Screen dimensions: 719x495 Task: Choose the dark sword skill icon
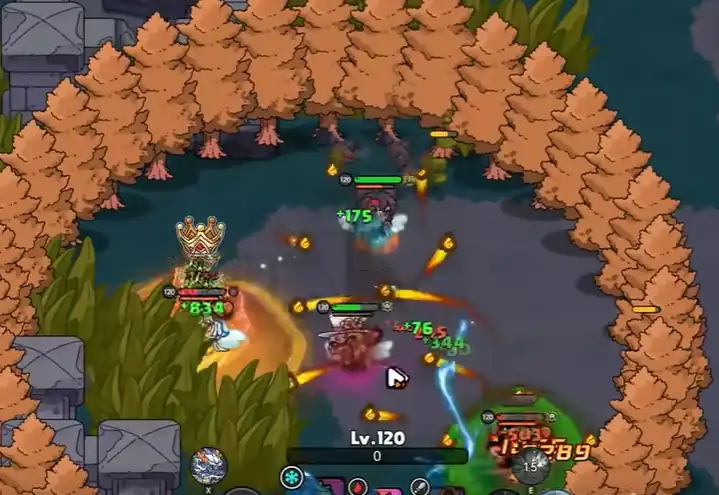point(421,487)
